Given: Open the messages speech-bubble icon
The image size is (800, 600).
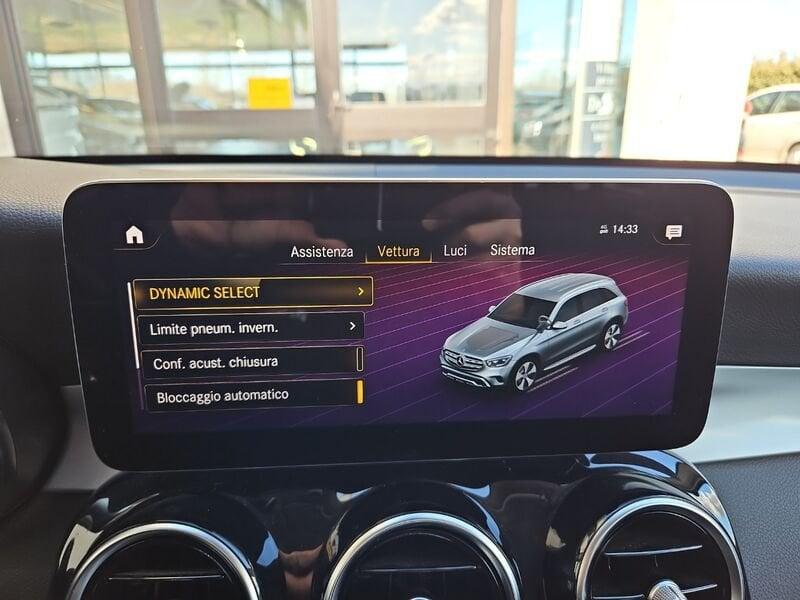Looking at the screenshot, I should point(674,232).
